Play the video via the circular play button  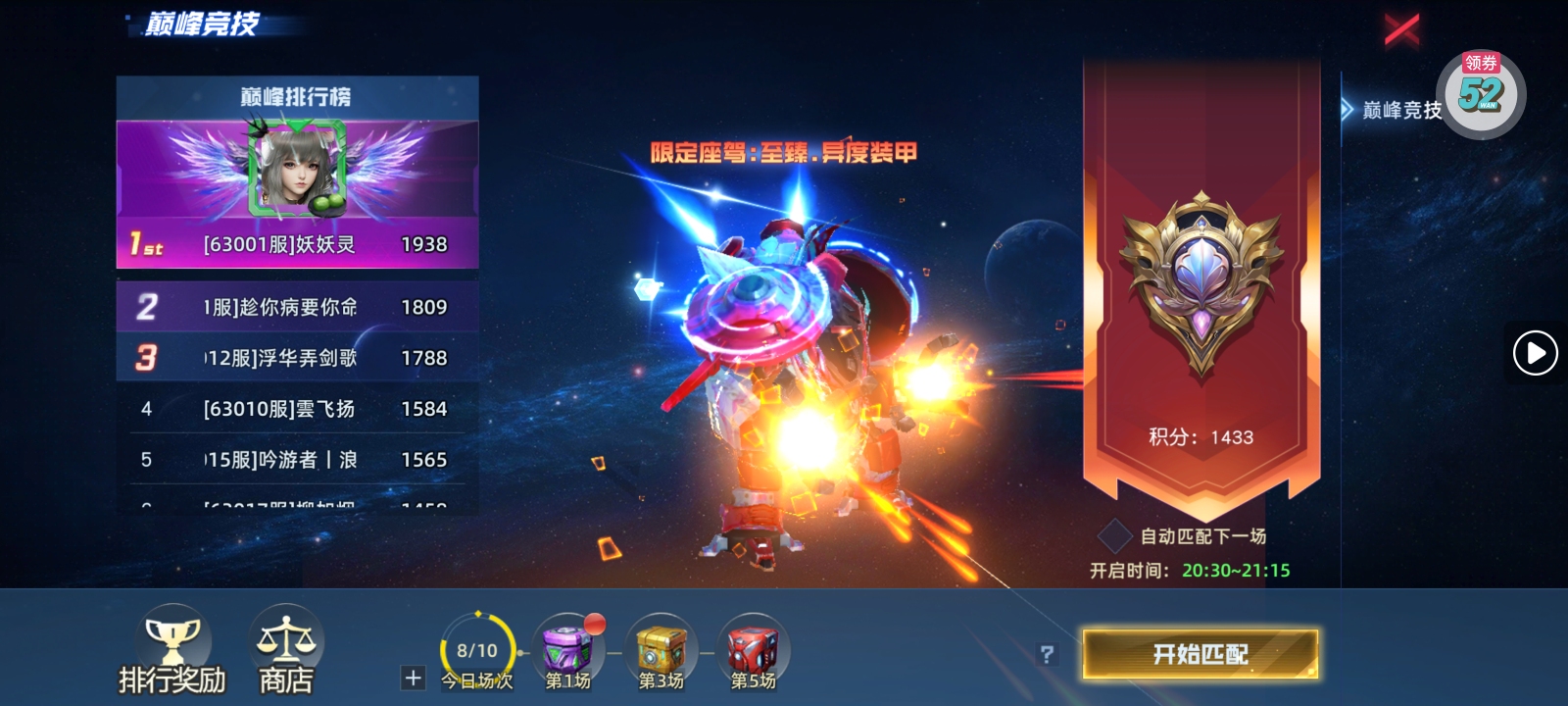pos(1537,353)
